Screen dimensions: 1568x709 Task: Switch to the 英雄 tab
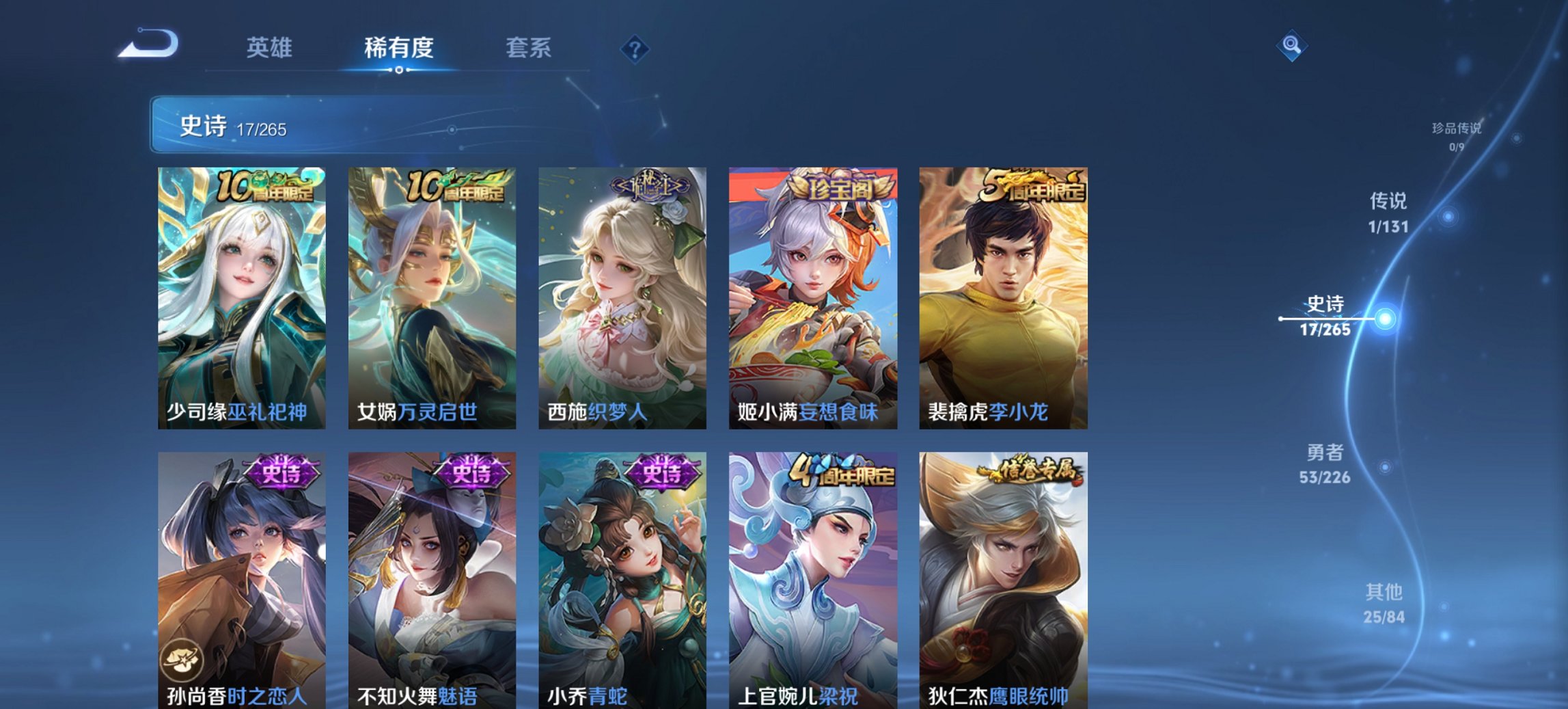coord(271,48)
